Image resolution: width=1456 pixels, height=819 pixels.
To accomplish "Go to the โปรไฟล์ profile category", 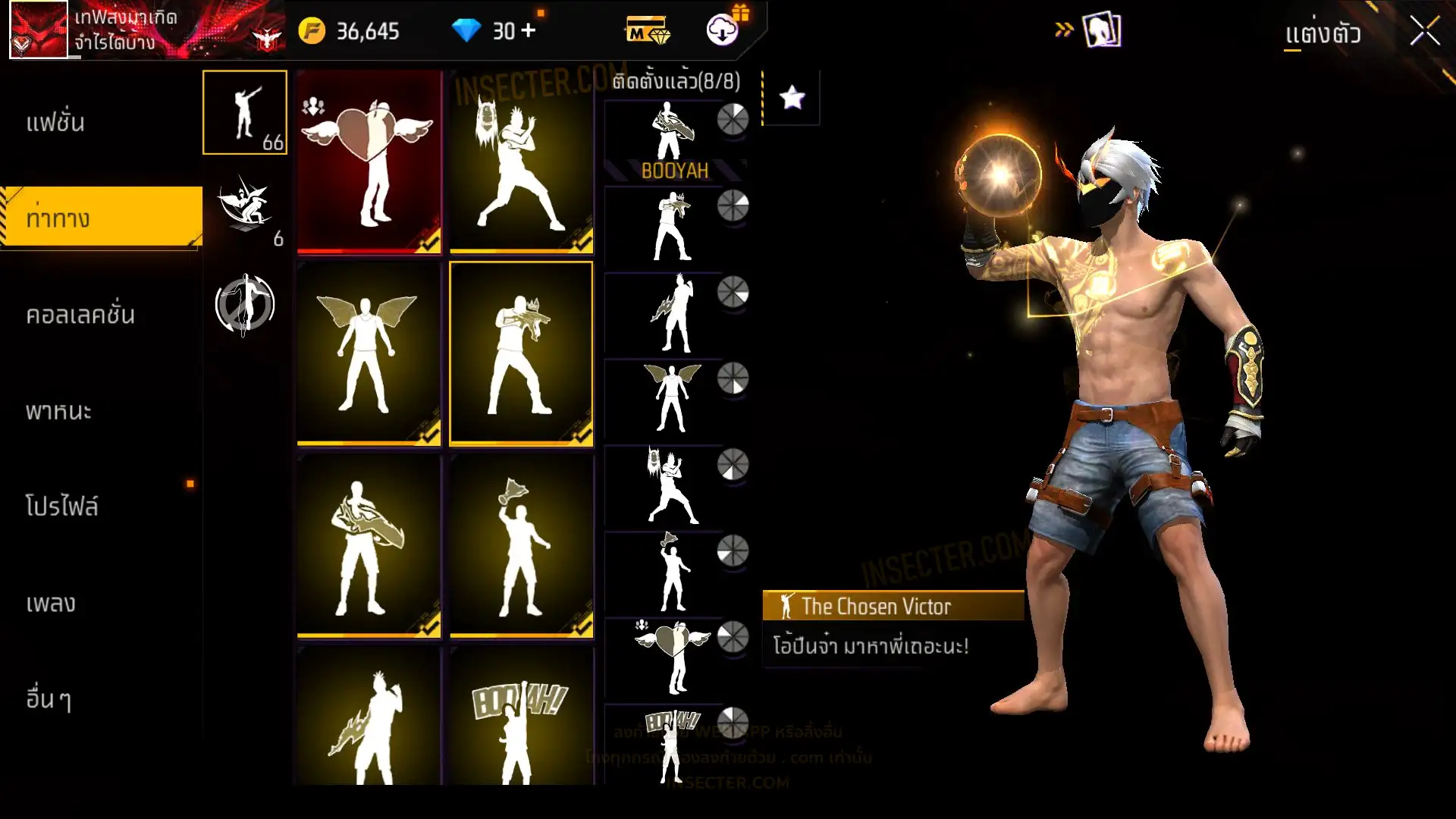I will coord(61,507).
